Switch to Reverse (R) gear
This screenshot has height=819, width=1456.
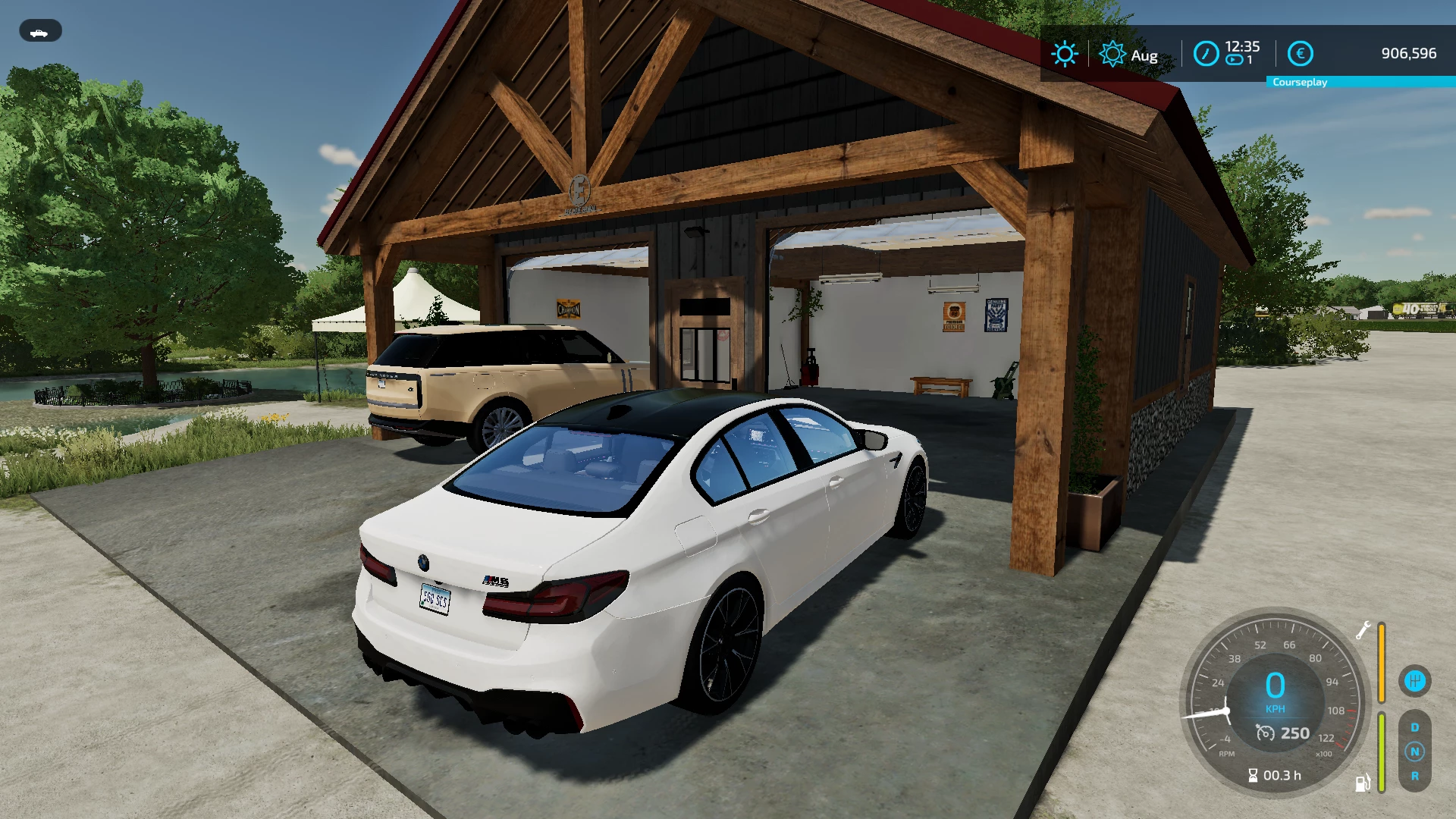(x=1414, y=776)
